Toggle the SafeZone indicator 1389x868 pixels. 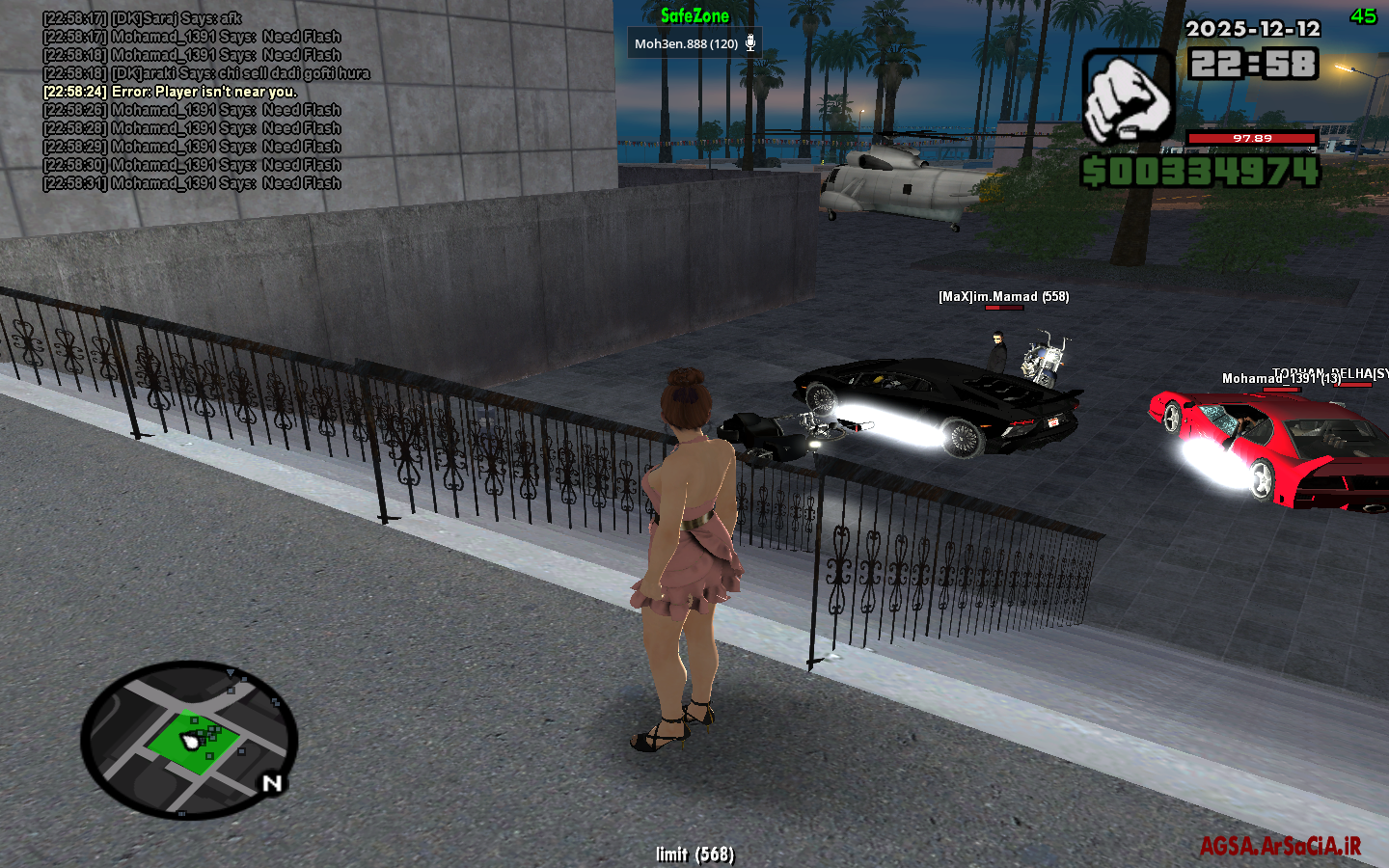tap(694, 15)
